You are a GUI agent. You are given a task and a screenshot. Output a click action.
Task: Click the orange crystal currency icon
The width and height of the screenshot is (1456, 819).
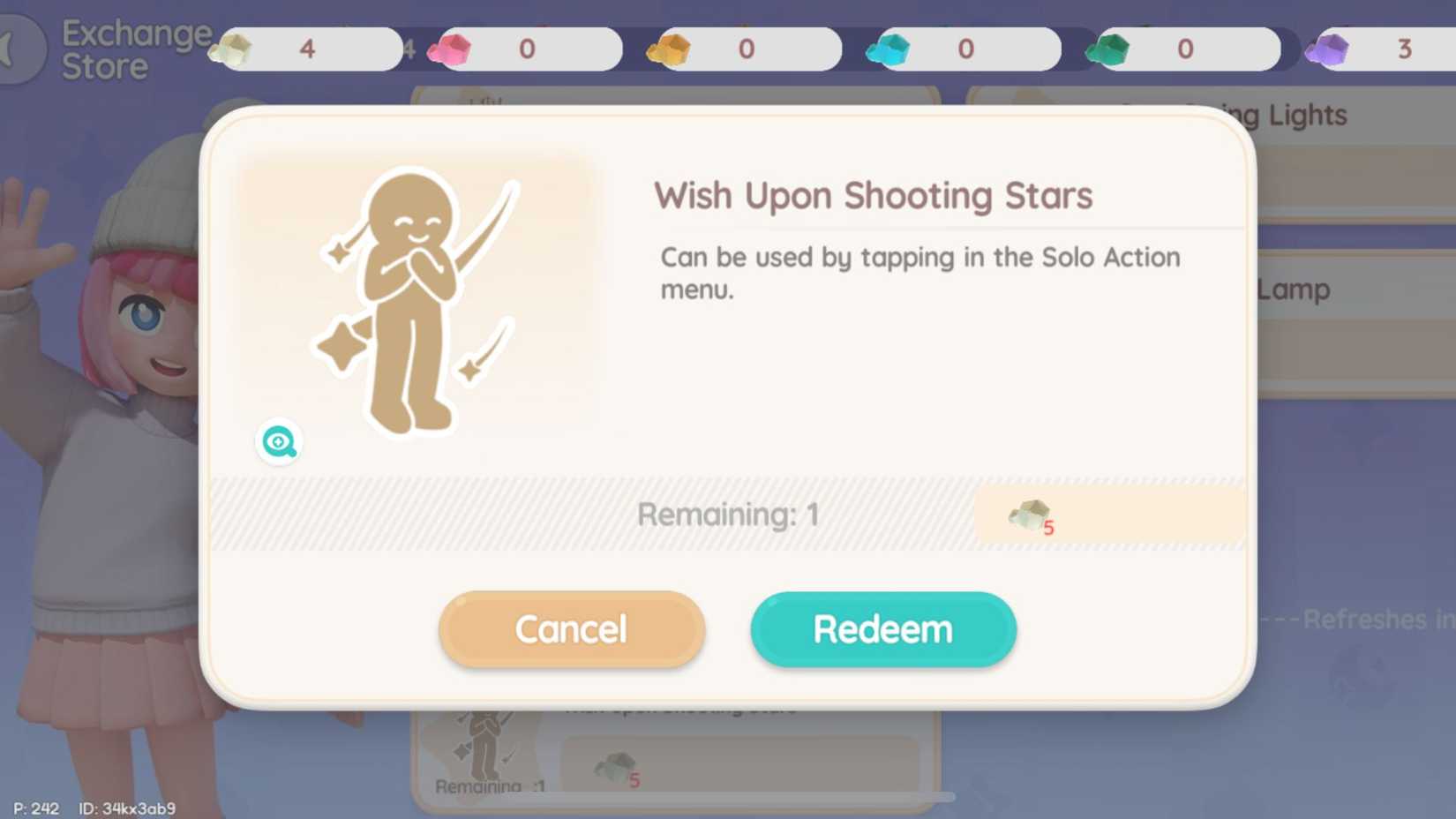(668, 49)
